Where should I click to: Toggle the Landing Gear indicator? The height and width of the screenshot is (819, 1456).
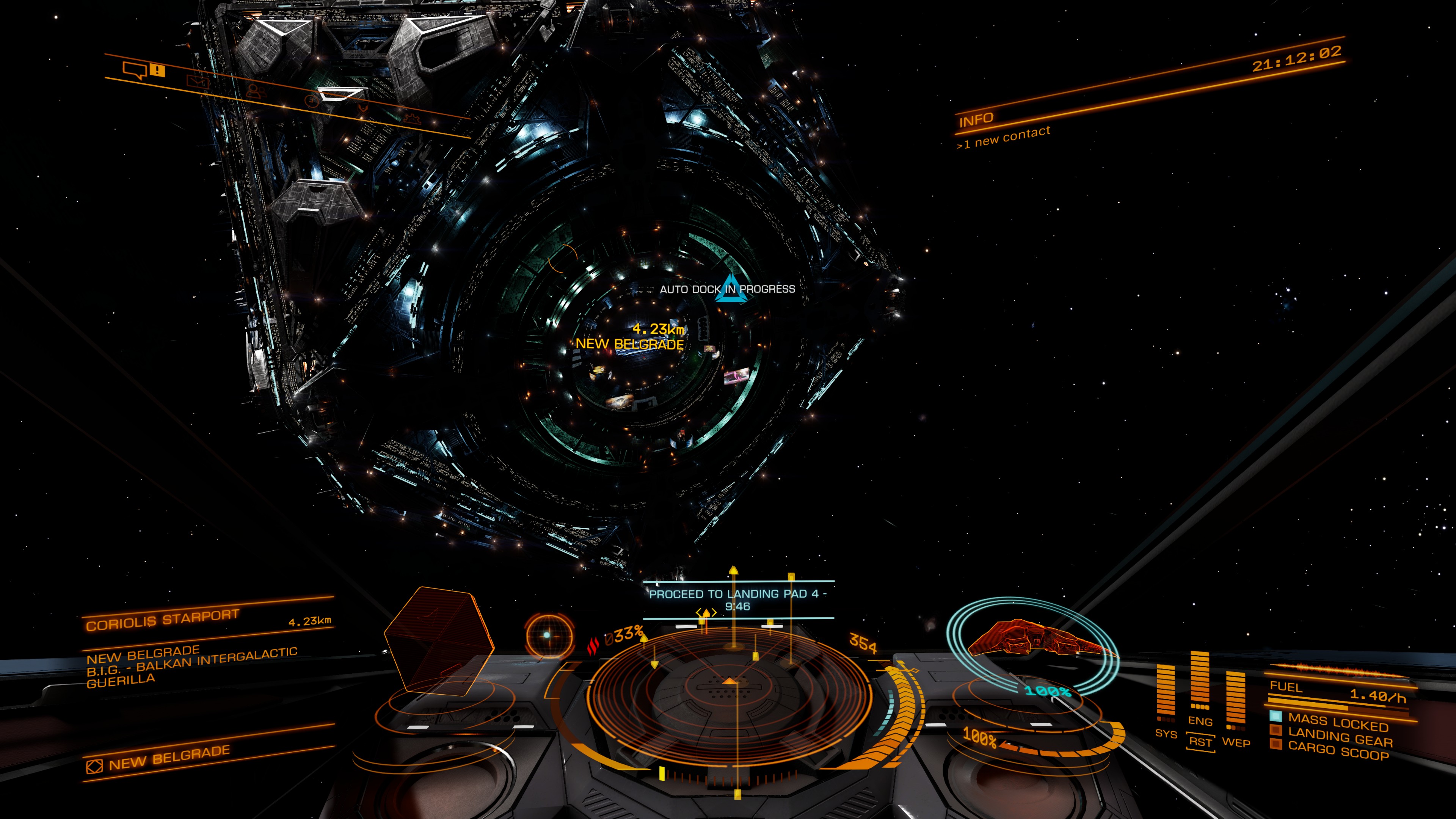pyautogui.click(x=1340, y=737)
